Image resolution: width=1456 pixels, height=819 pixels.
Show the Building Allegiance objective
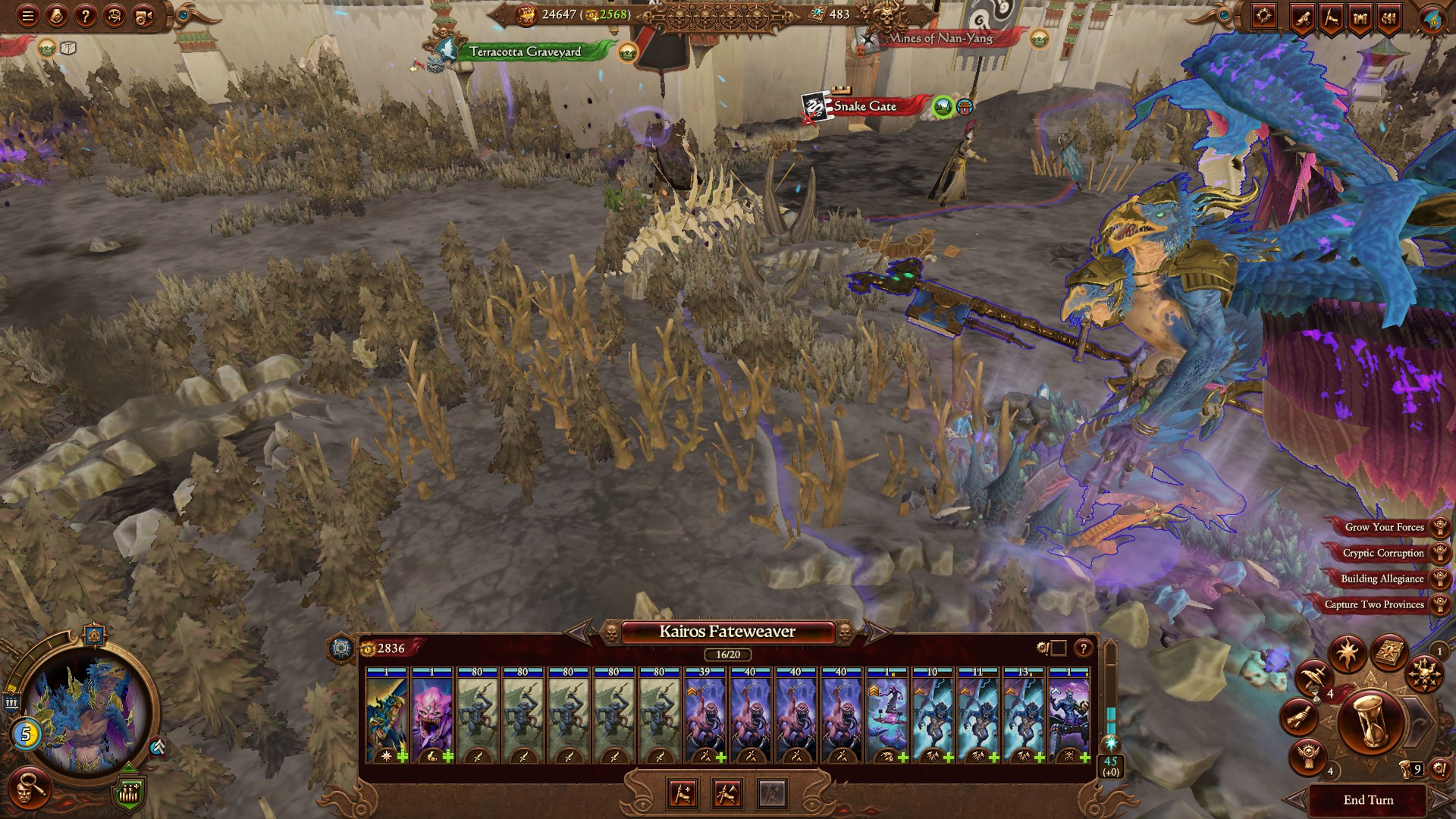[1382, 579]
